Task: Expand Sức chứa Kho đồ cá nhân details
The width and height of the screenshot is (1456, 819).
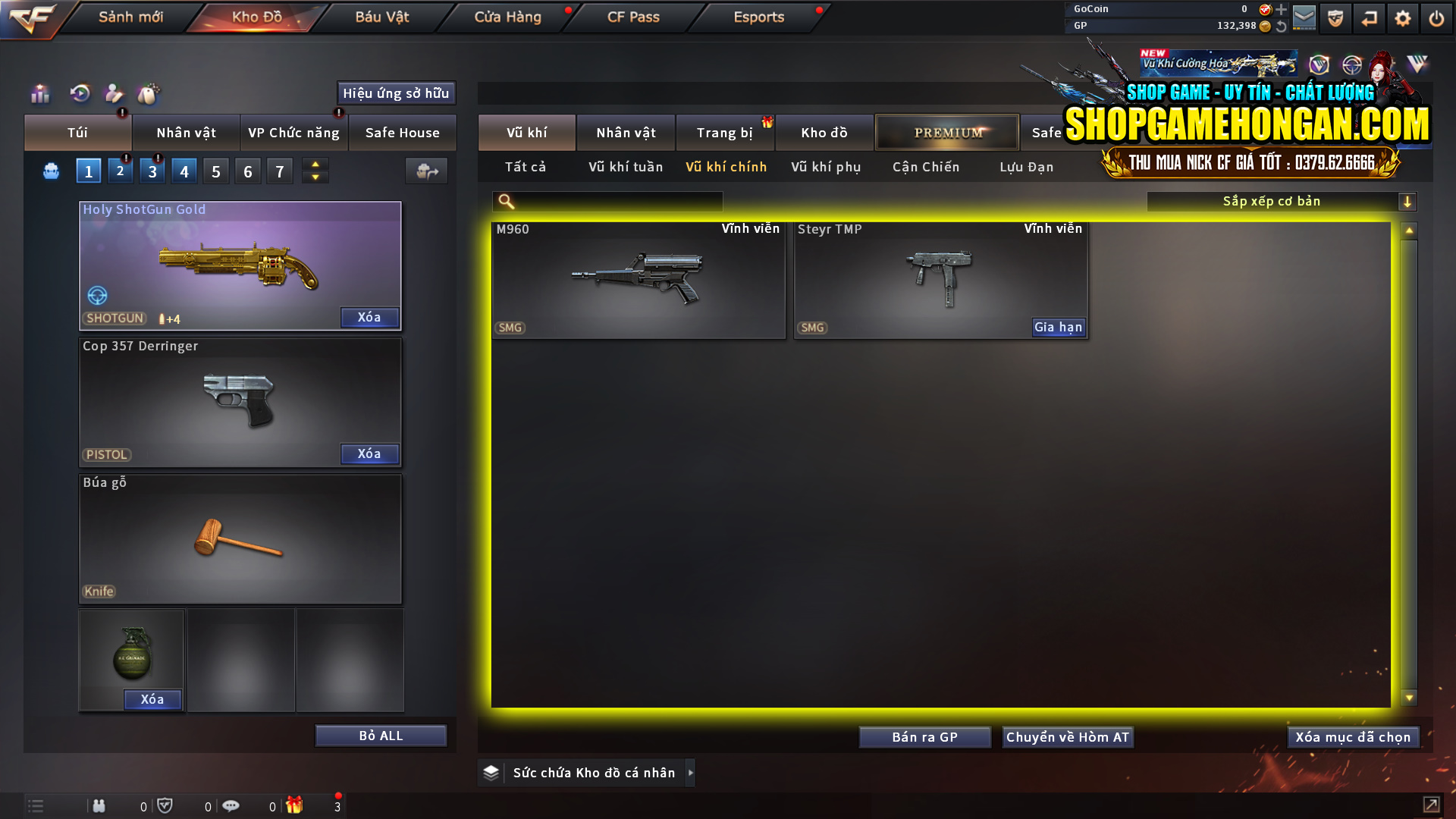Action: click(x=691, y=772)
